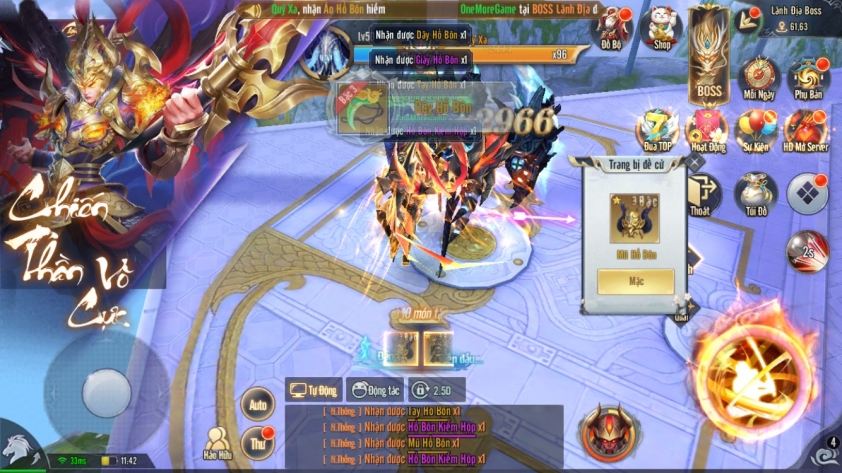Viewport: 842px width, 473px height.
Task: Open the Phụ Bản dungeon menu
Action: pyautogui.click(x=807, y=78)
